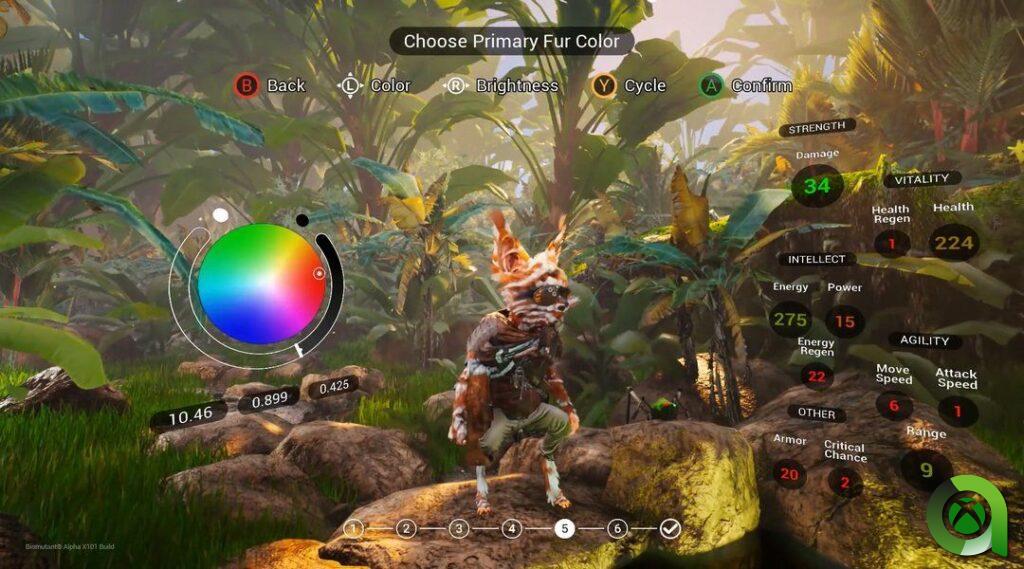
Task: Pick a hue on the color wheel
Action: (258, 284)
